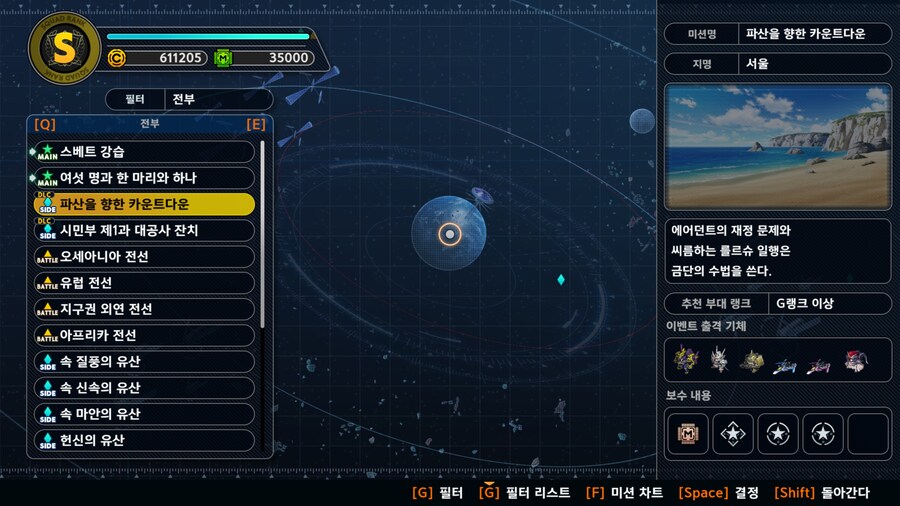Choose the 지구권 외연 전선 battle
Viewport: 900px width, 506px height.
coord(145,309)
